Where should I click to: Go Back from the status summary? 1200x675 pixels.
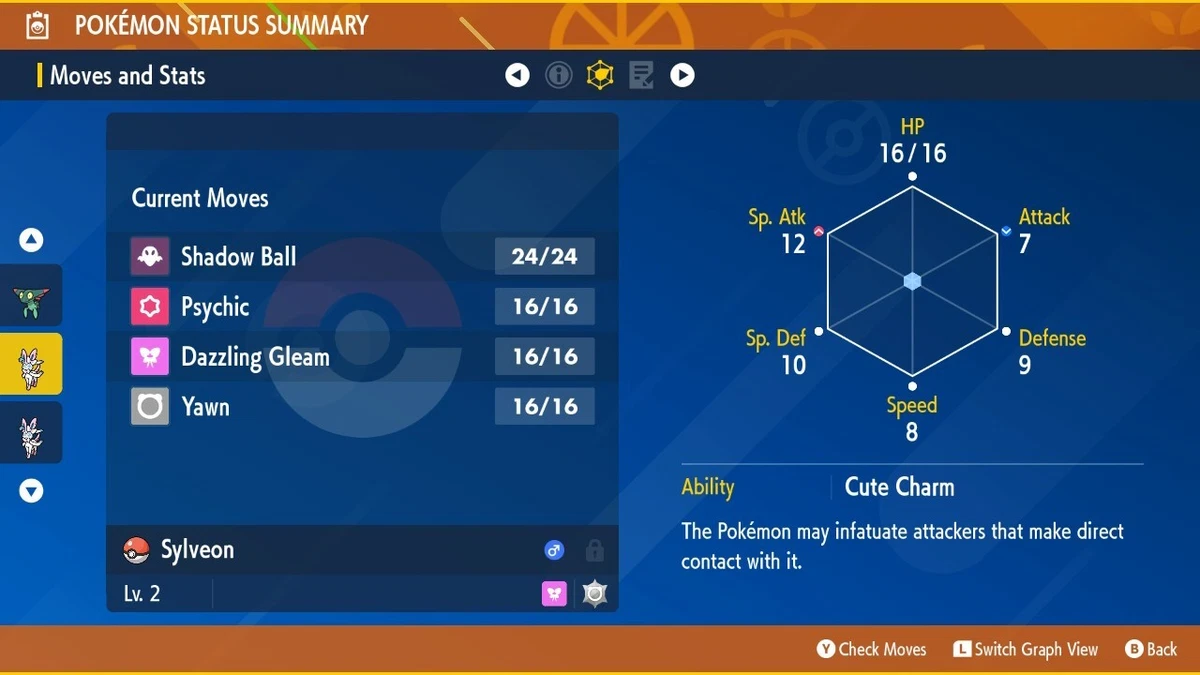(1152, 650)
